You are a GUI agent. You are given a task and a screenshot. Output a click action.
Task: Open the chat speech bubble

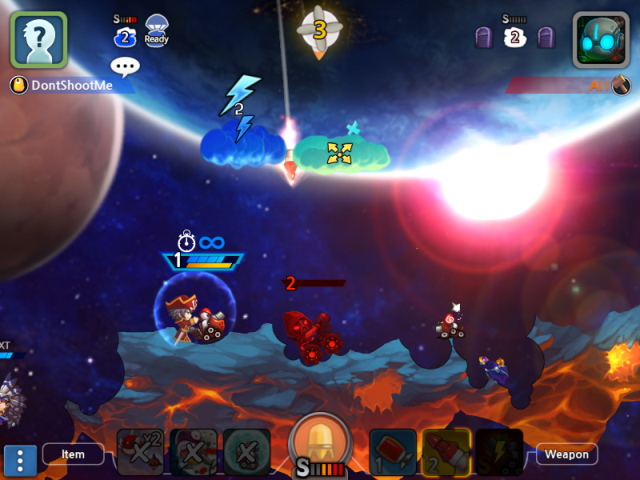click(x=125, y=67)
